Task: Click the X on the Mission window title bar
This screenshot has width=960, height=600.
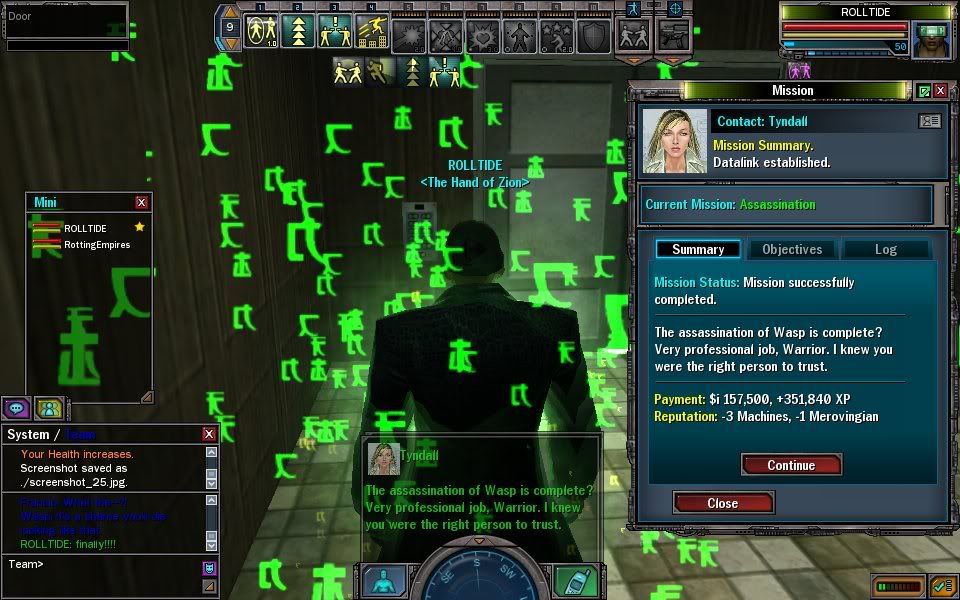Action: (x=941, y=91)
